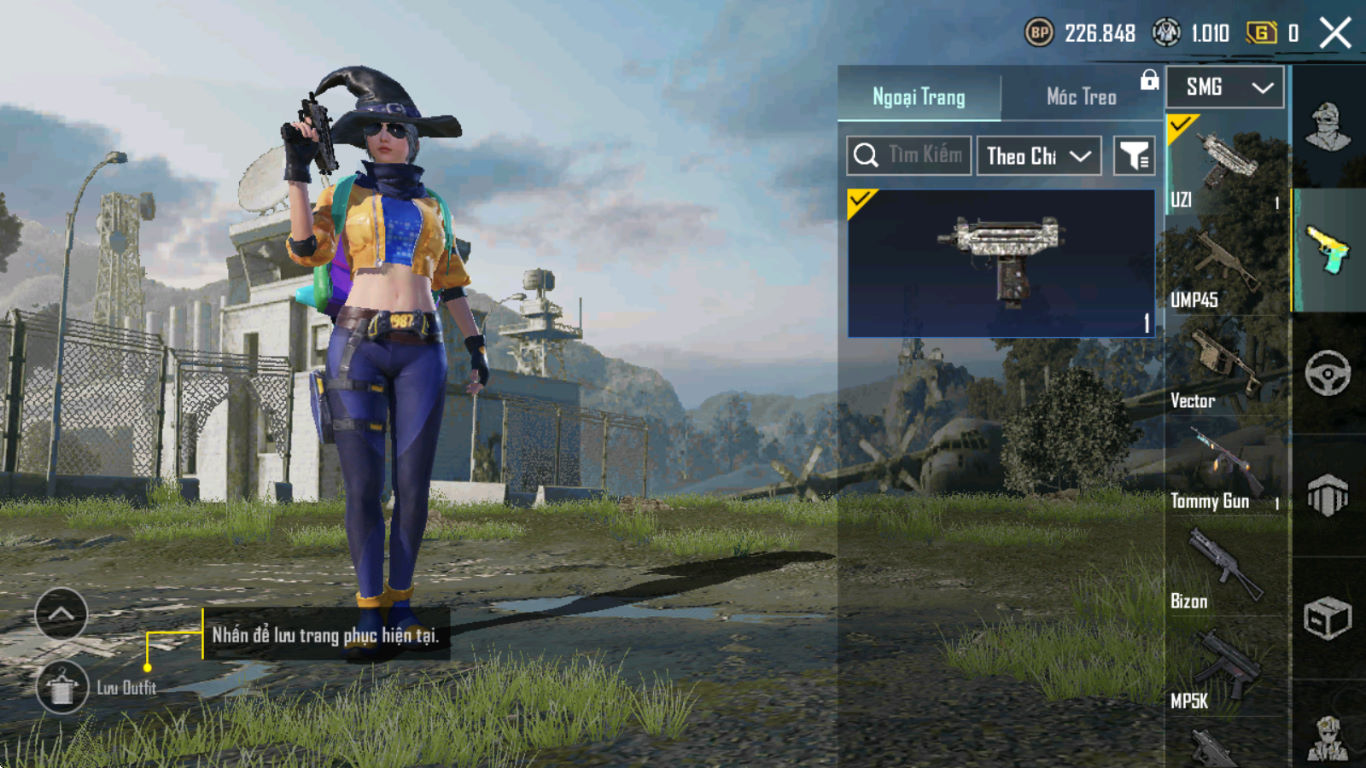
Task: Open the filter funnel button
Action: pos(1134,156)
